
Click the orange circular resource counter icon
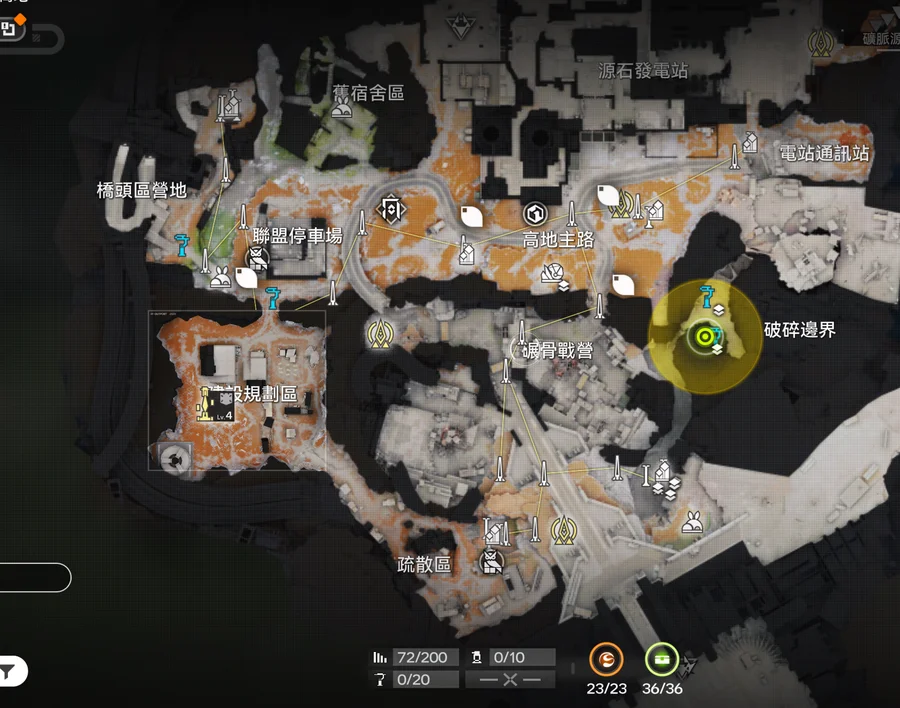point(606,659)
